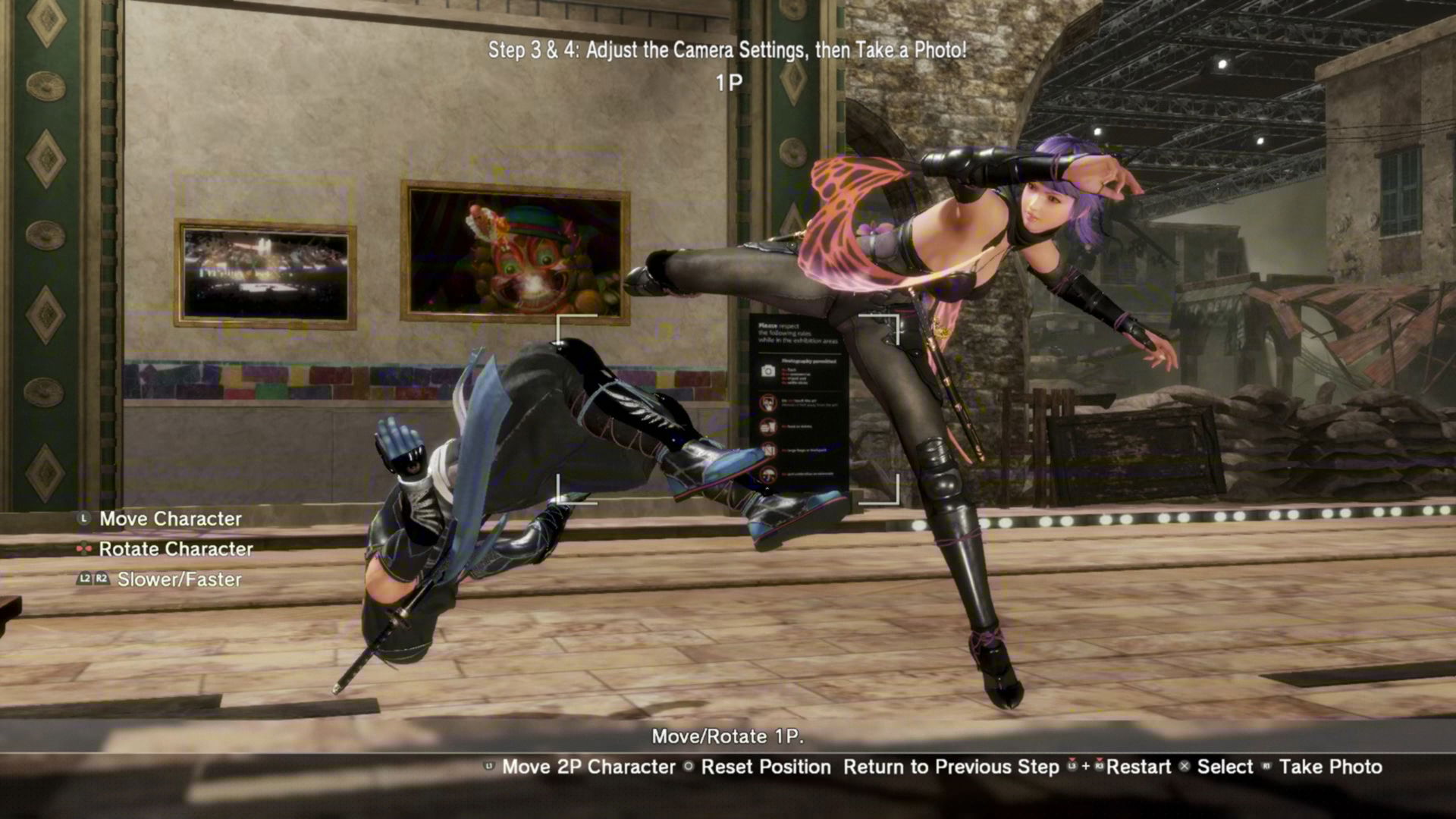
Task: Activate Move 2P Character
Action: (588, 767)
